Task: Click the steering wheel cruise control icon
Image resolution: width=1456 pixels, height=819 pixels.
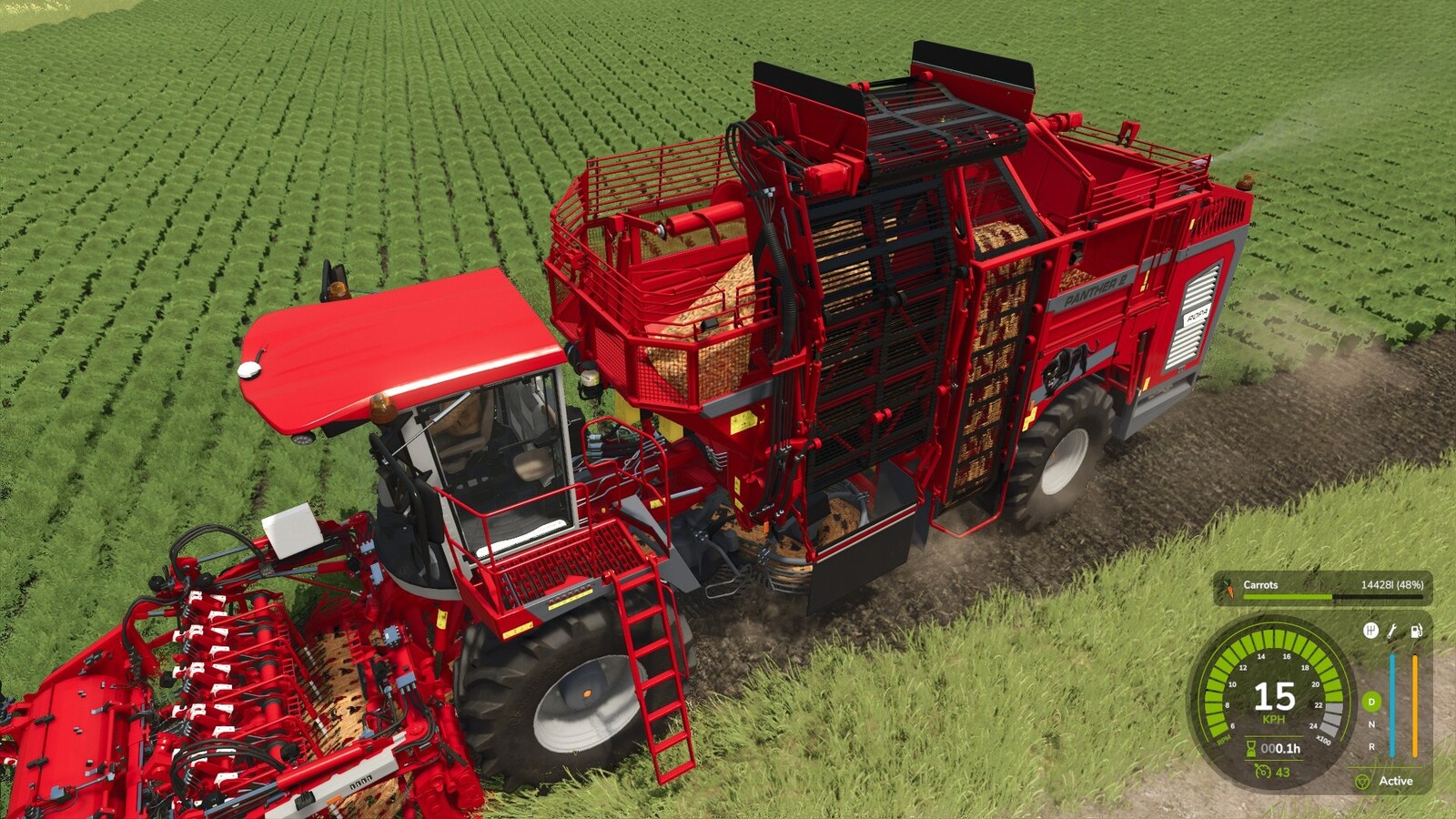Action: click(1364, 782)
